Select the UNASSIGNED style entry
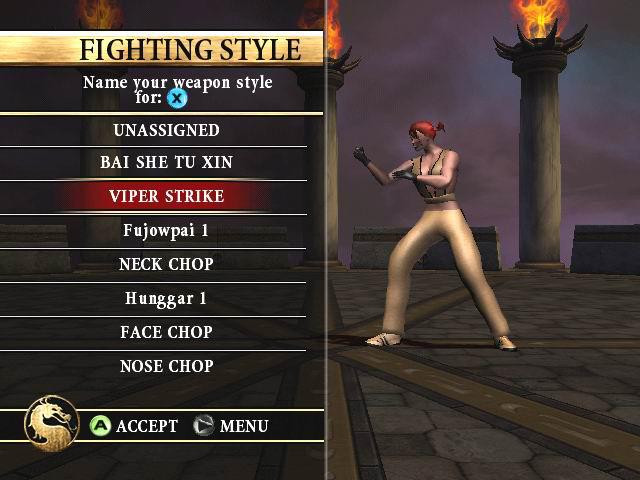The width and height of the screenshot is (640, 480). pos(166,130)
